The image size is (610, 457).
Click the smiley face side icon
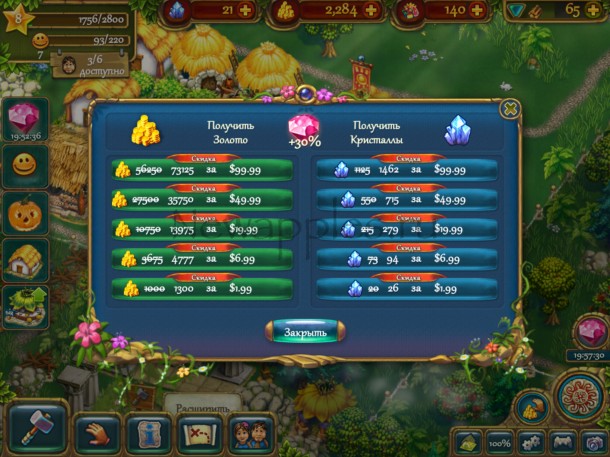[22, 164]
